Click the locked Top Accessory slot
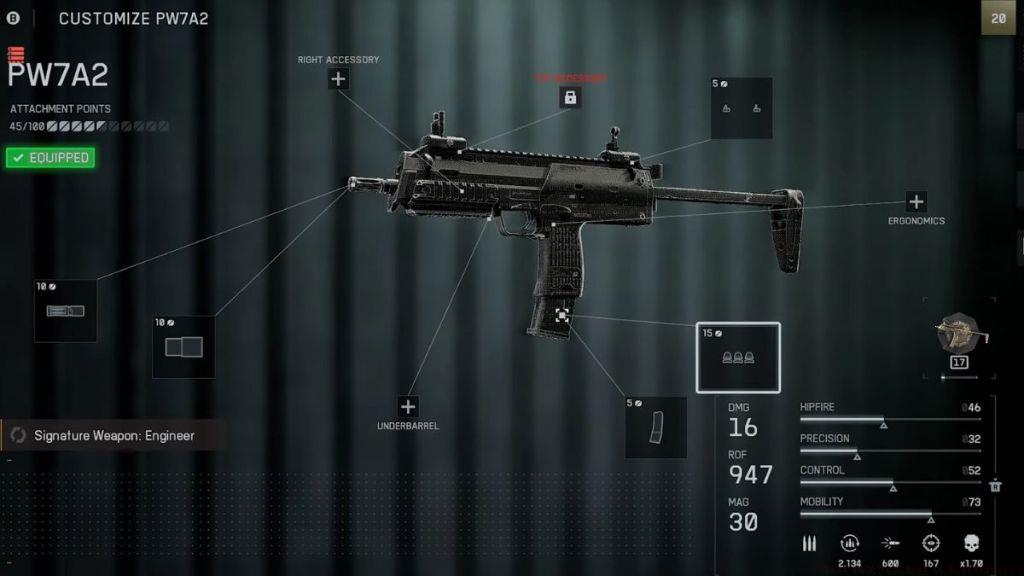The height and width of the screenshot is (576, 1024). [570, 97]
